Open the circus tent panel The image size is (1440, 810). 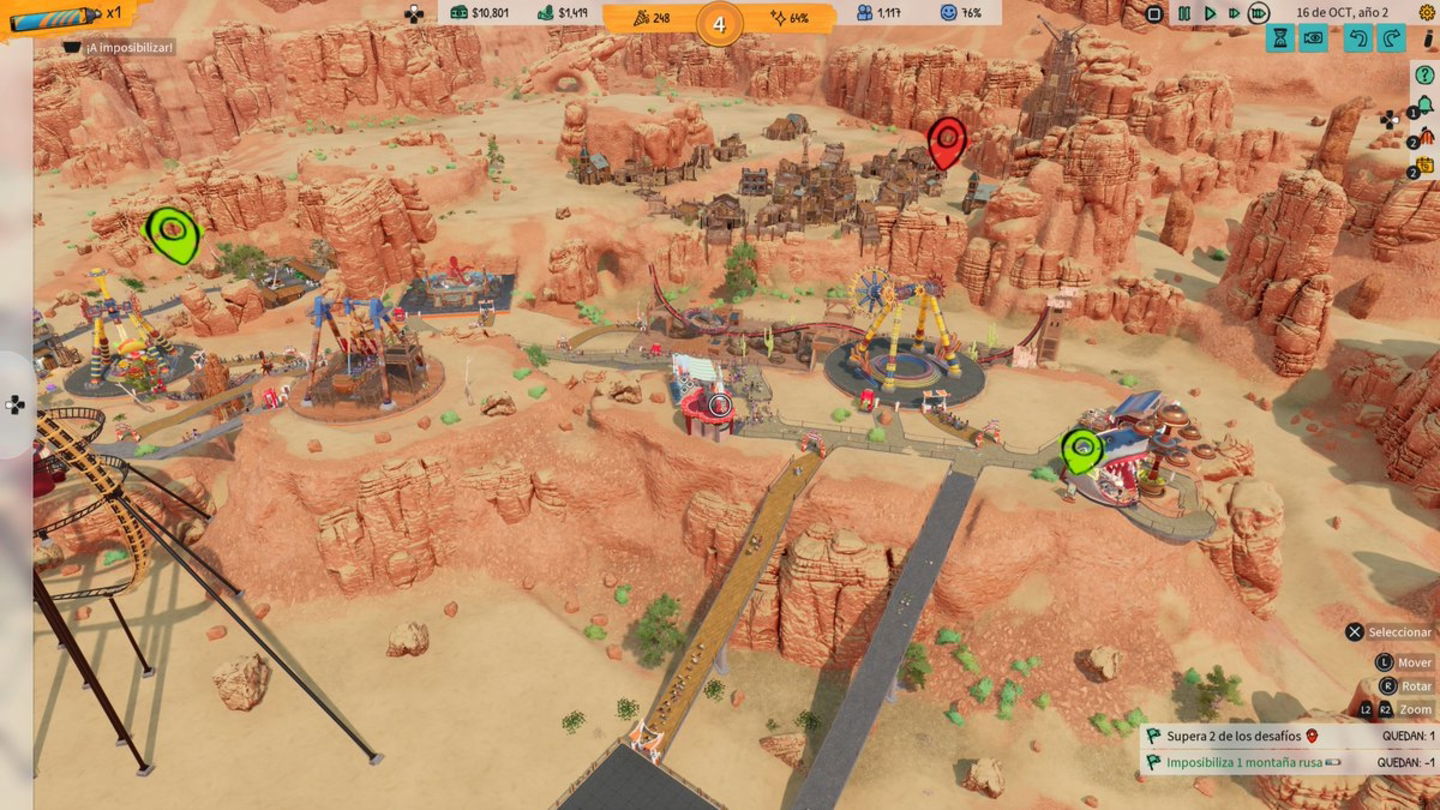pos(1424,137)
